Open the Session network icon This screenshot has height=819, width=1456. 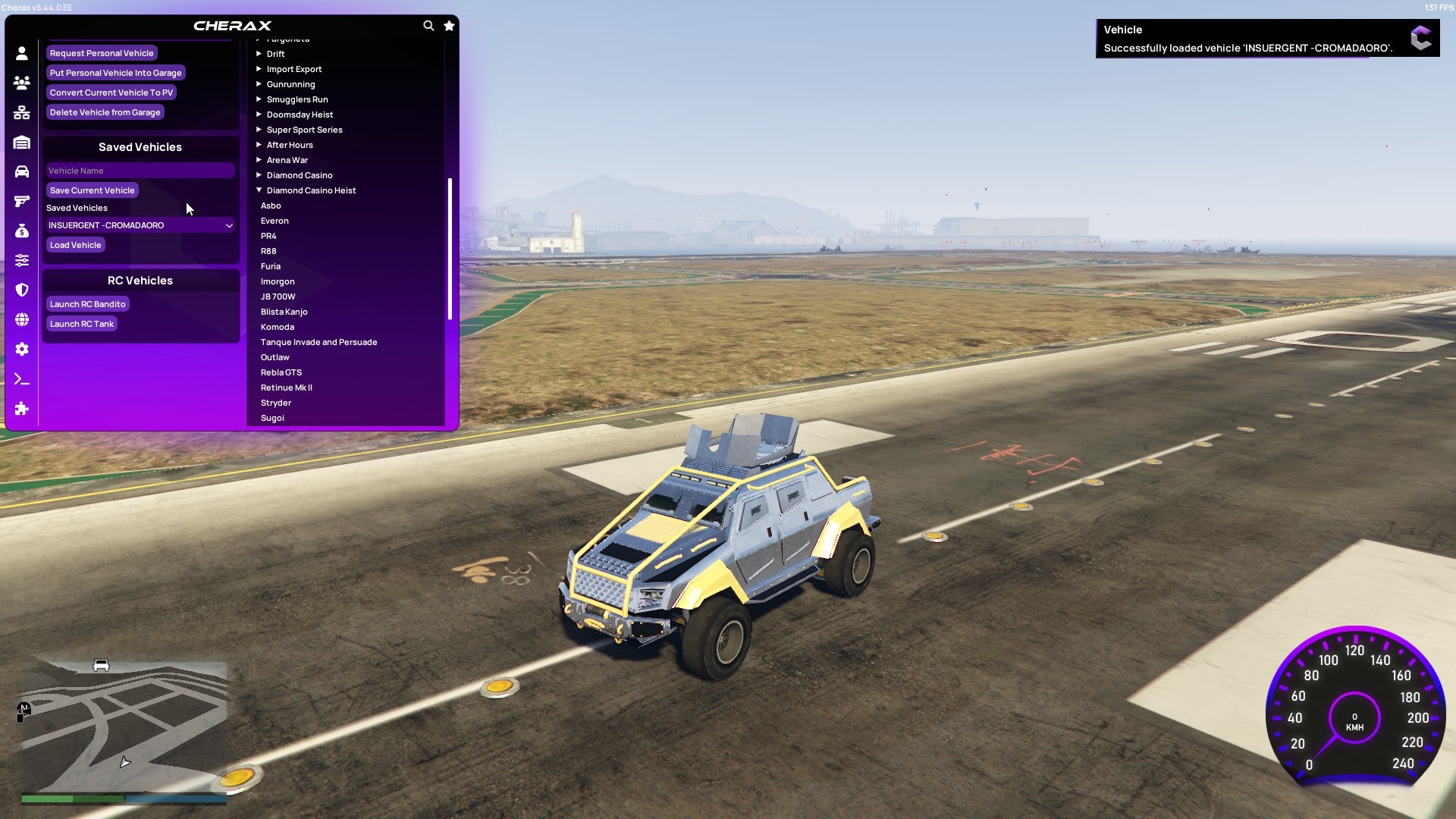pos(22,112)
